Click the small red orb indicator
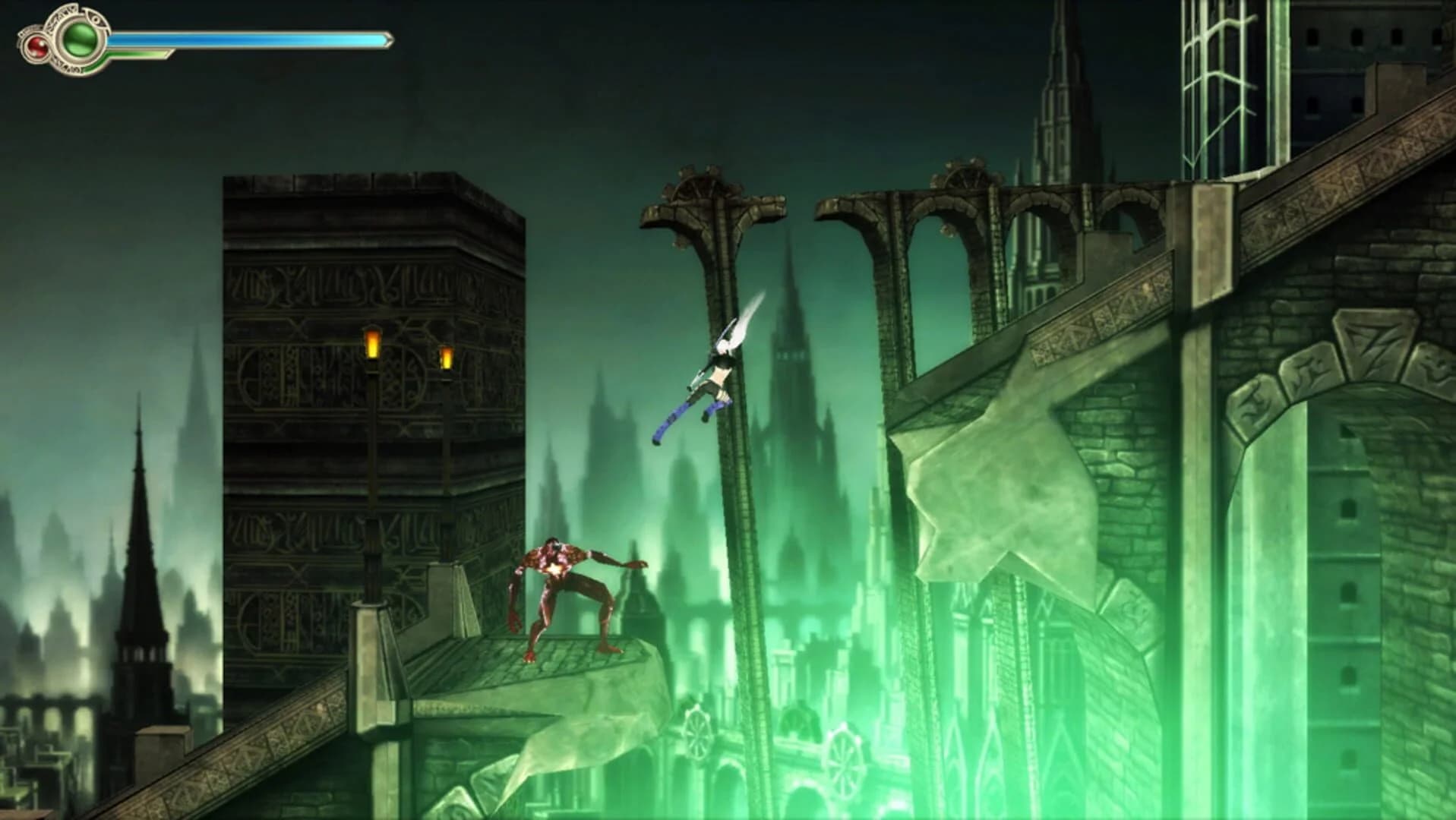 pos(36,48)
